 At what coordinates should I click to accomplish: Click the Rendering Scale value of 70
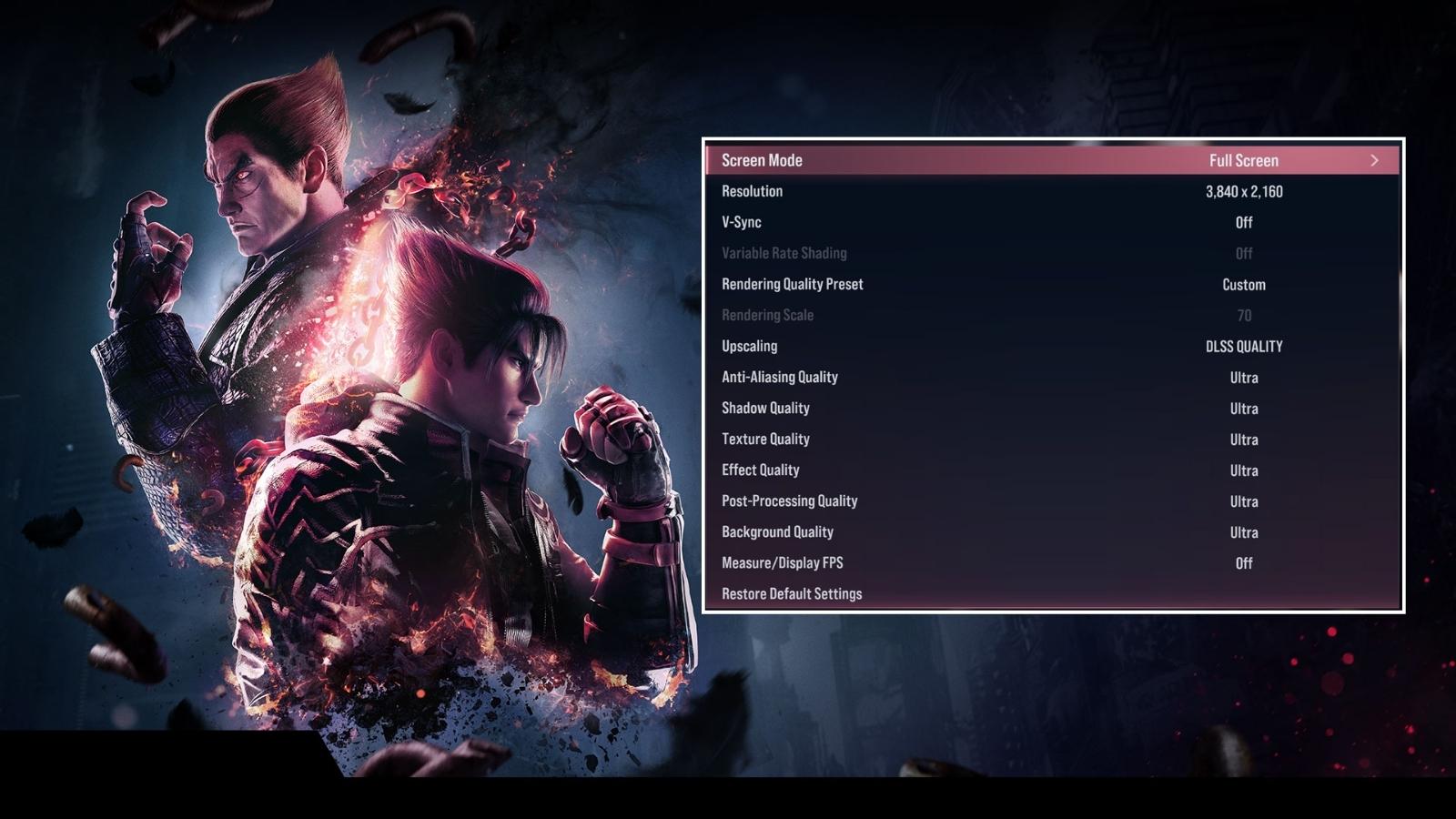[x=1243, y=315]
